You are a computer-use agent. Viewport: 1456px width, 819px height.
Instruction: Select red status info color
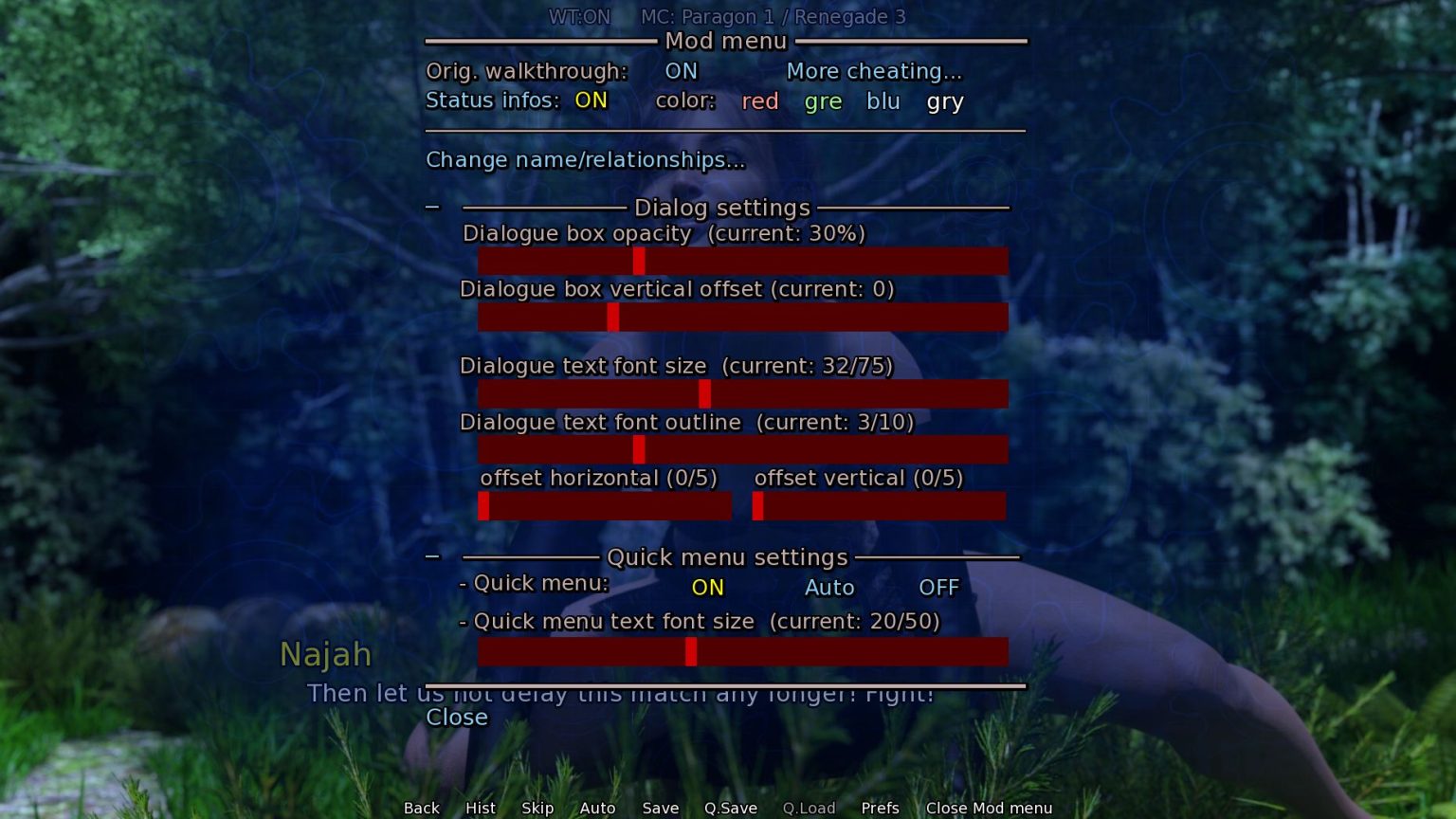(758, 101)
